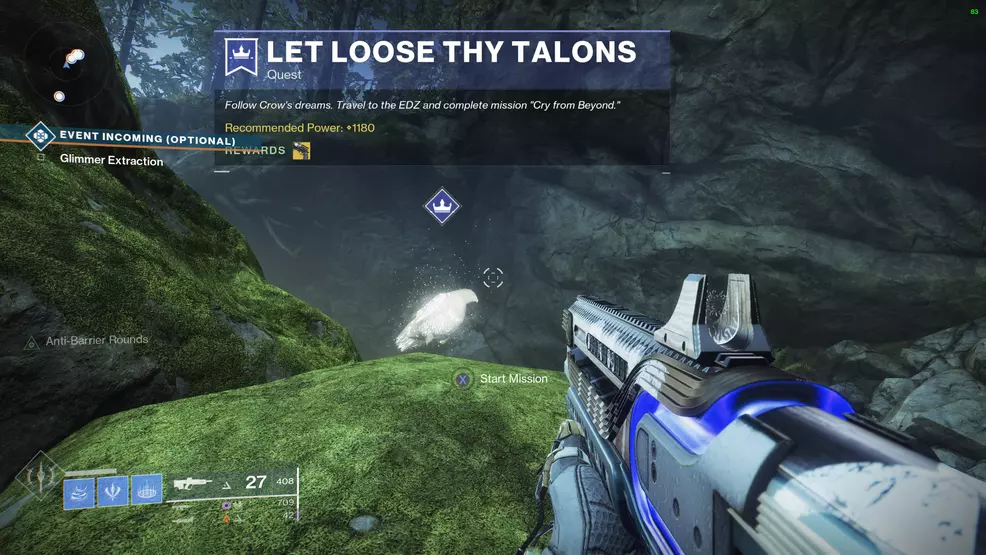Activate the diamond-shaped Super ability icon
The height and width of the screenshot is (555, 986).
[40, 478]
